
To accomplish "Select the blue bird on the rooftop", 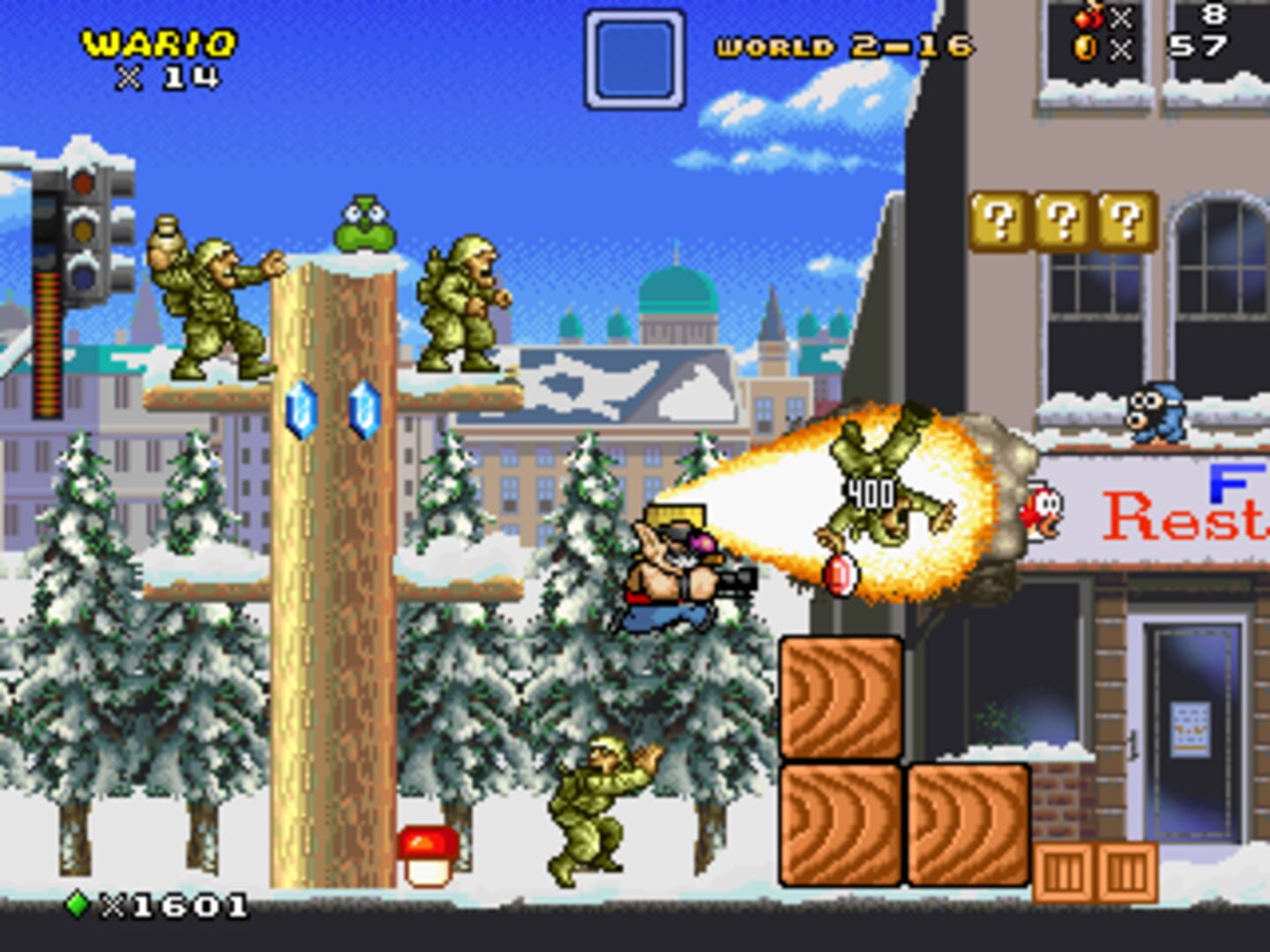I will coord(1155,416).
